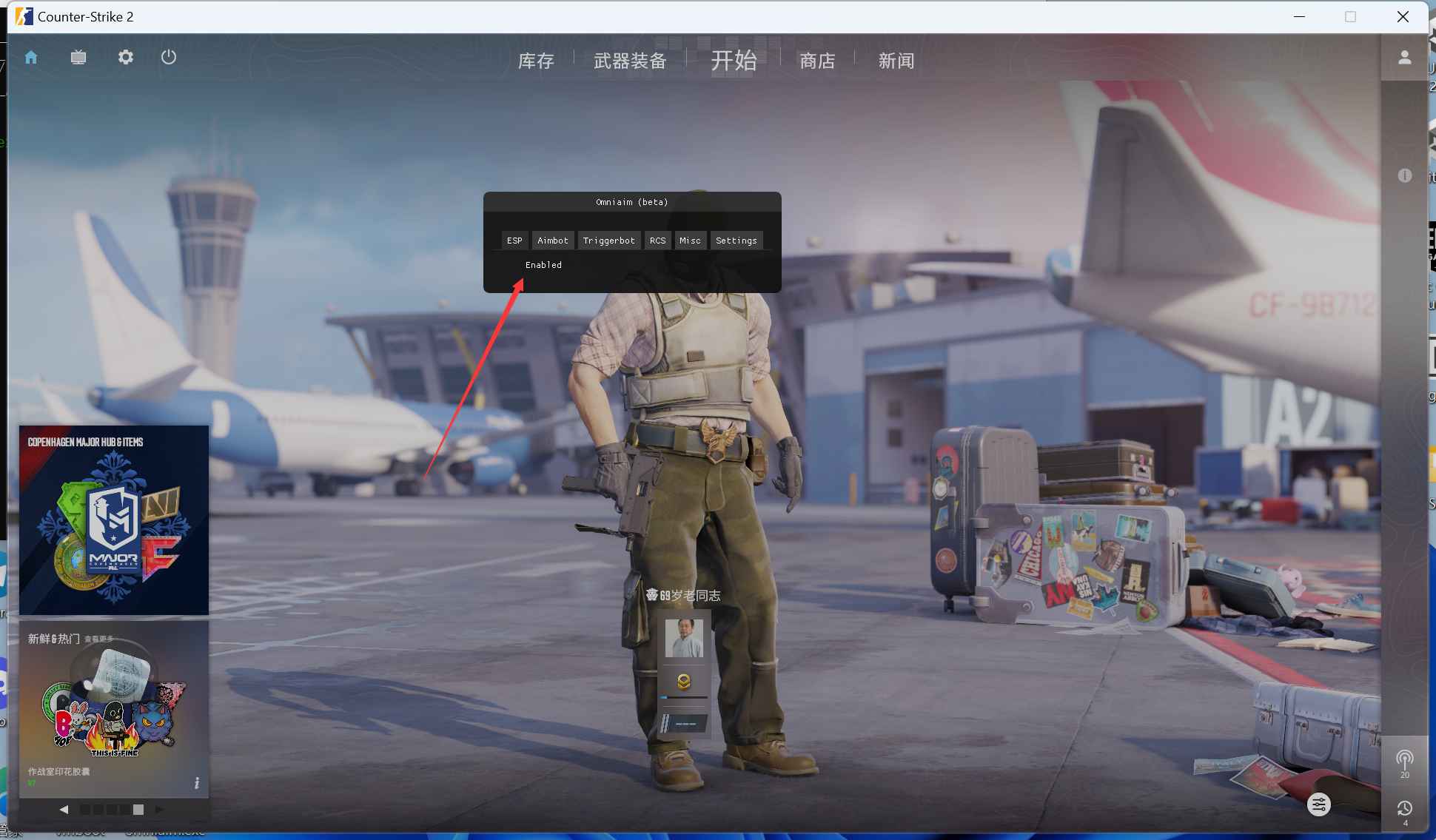Screen dimensions: 1436x840
Task: Switch to the ESP tab in Omniaim menu
Action: (x=514, y=240)
